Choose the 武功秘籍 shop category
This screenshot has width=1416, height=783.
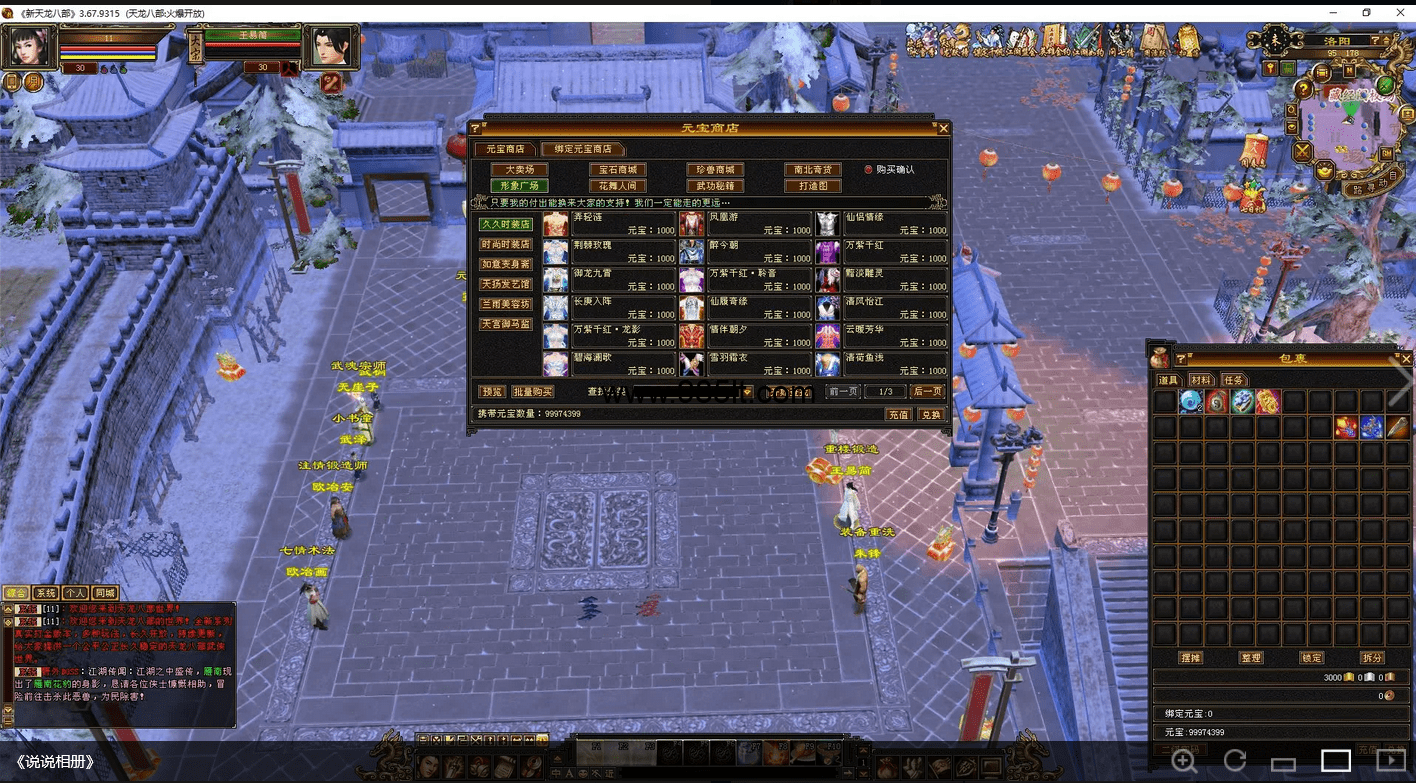[715, 186]
